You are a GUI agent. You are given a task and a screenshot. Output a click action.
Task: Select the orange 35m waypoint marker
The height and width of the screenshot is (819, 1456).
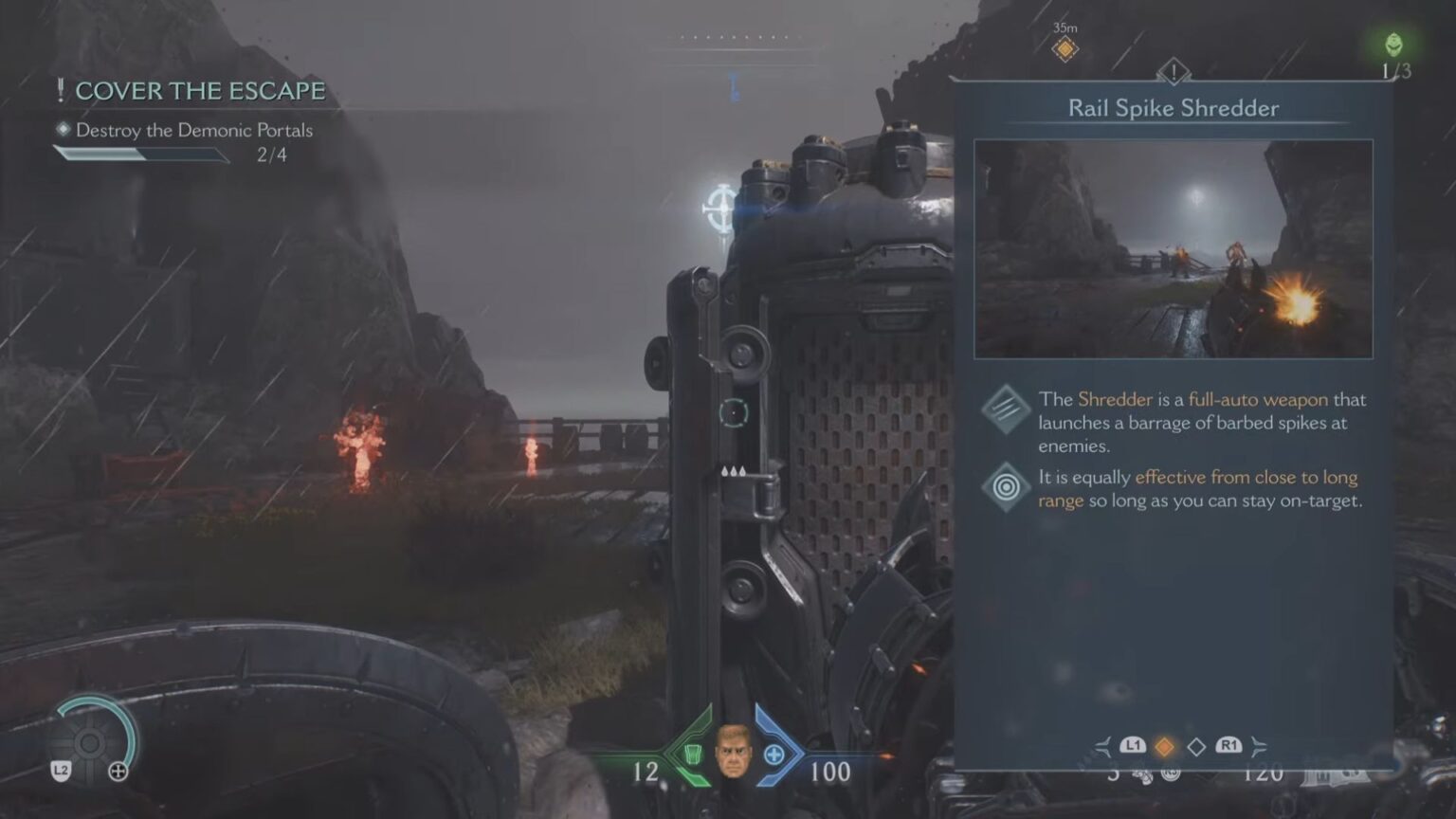pos(1065,47)
